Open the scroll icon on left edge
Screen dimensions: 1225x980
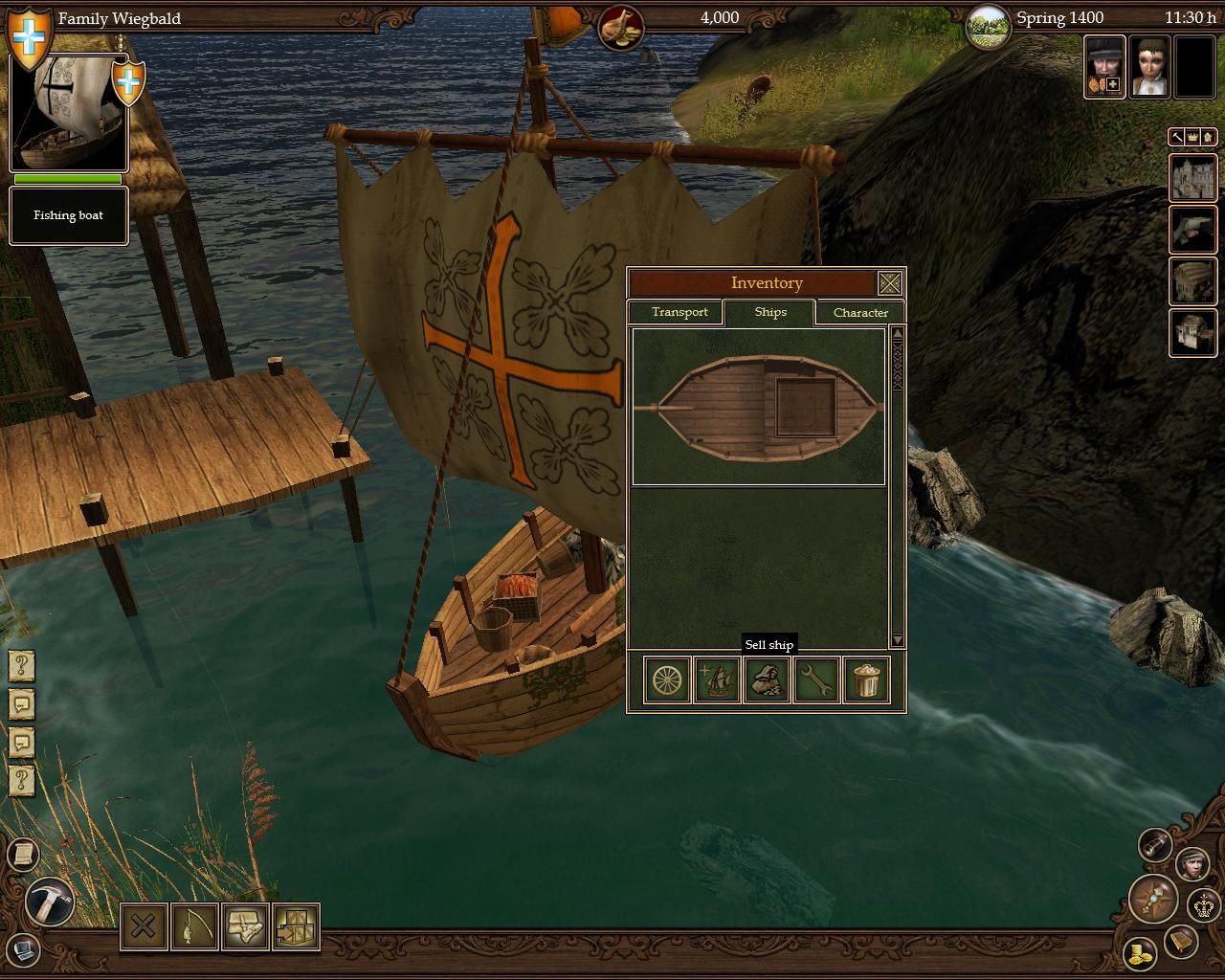click(x=21, y=854)
